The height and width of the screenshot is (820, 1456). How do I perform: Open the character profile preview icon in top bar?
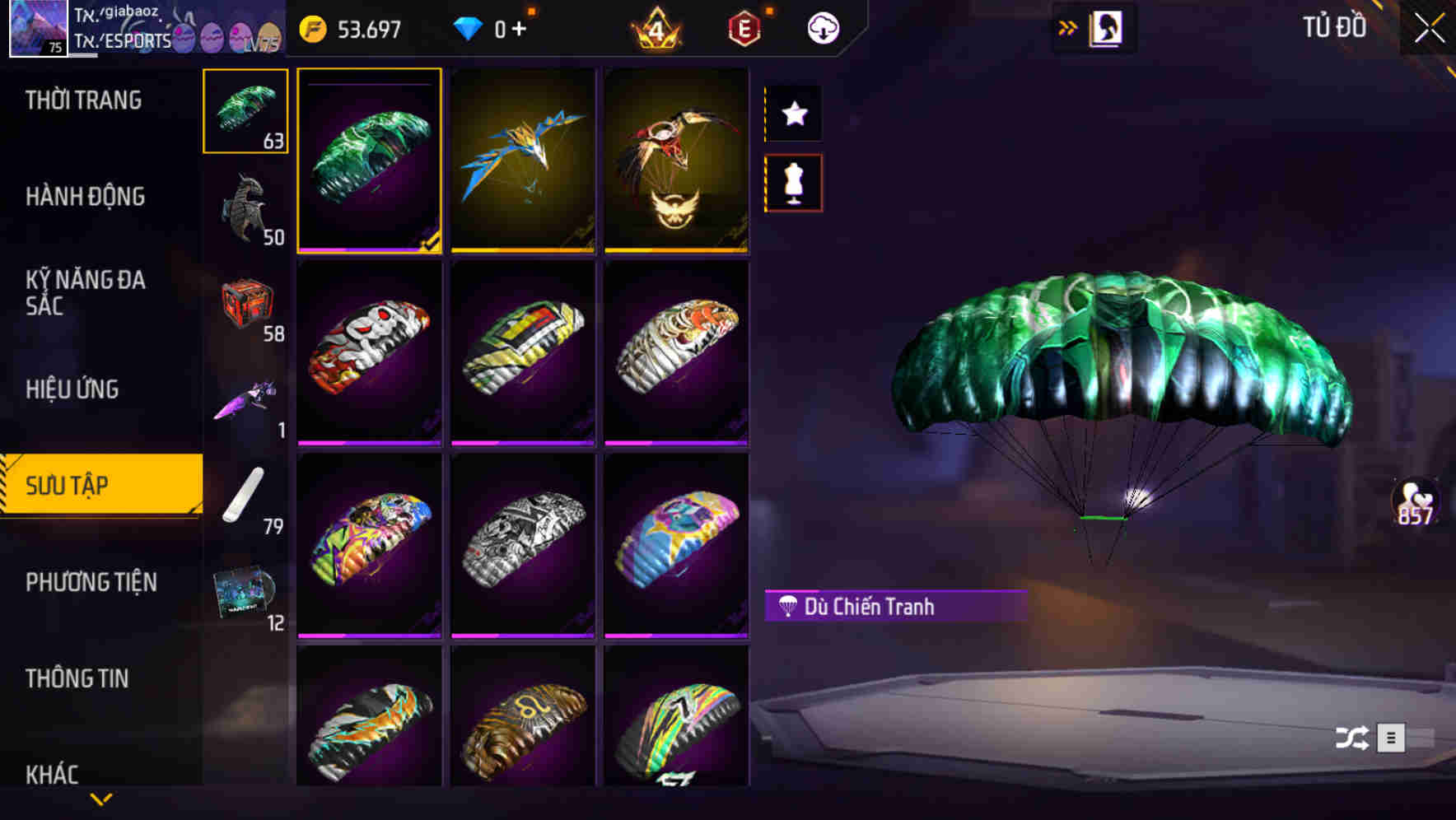click(x=1104, y=26)
